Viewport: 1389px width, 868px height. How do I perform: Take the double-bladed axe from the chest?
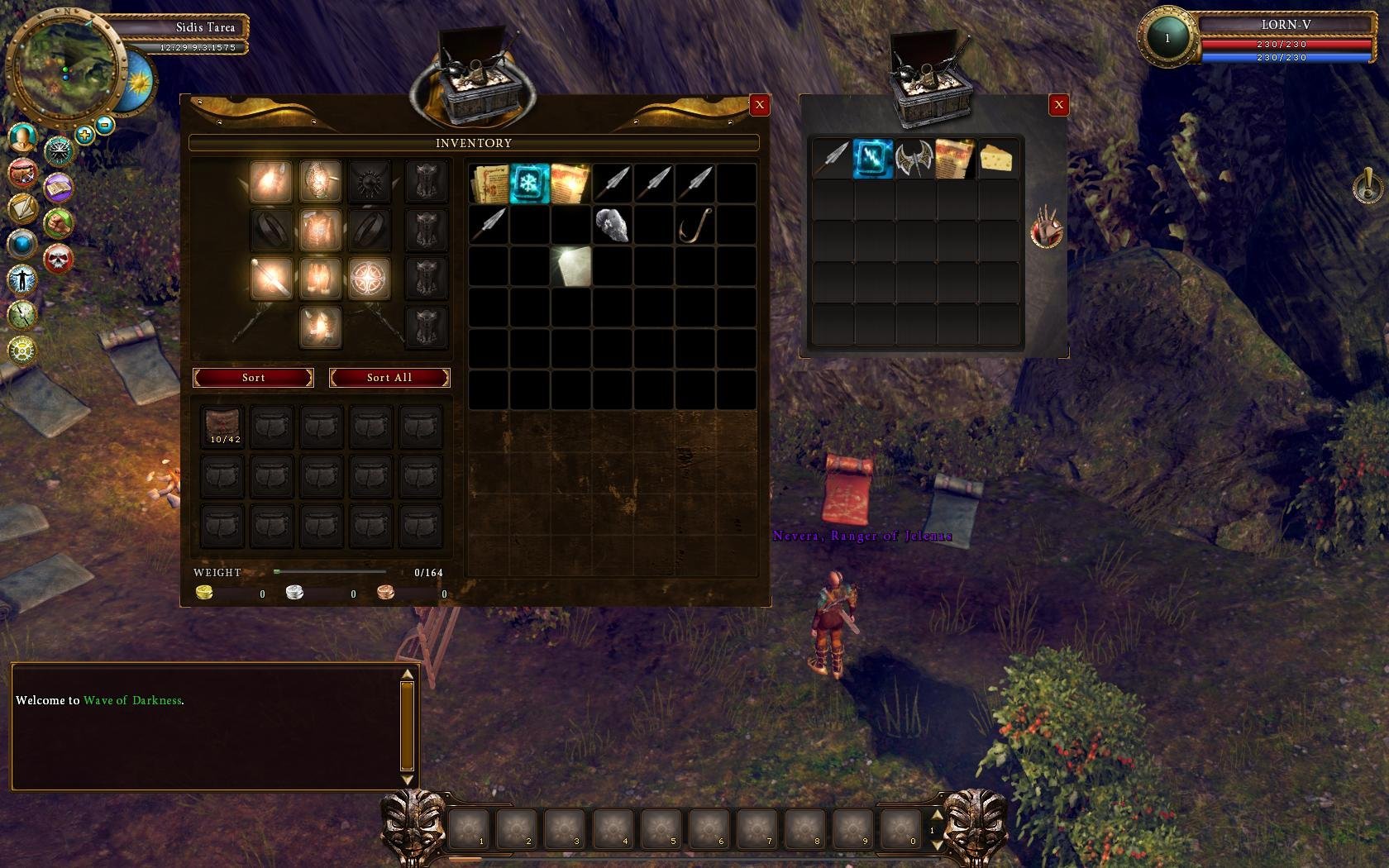(914, 159)
